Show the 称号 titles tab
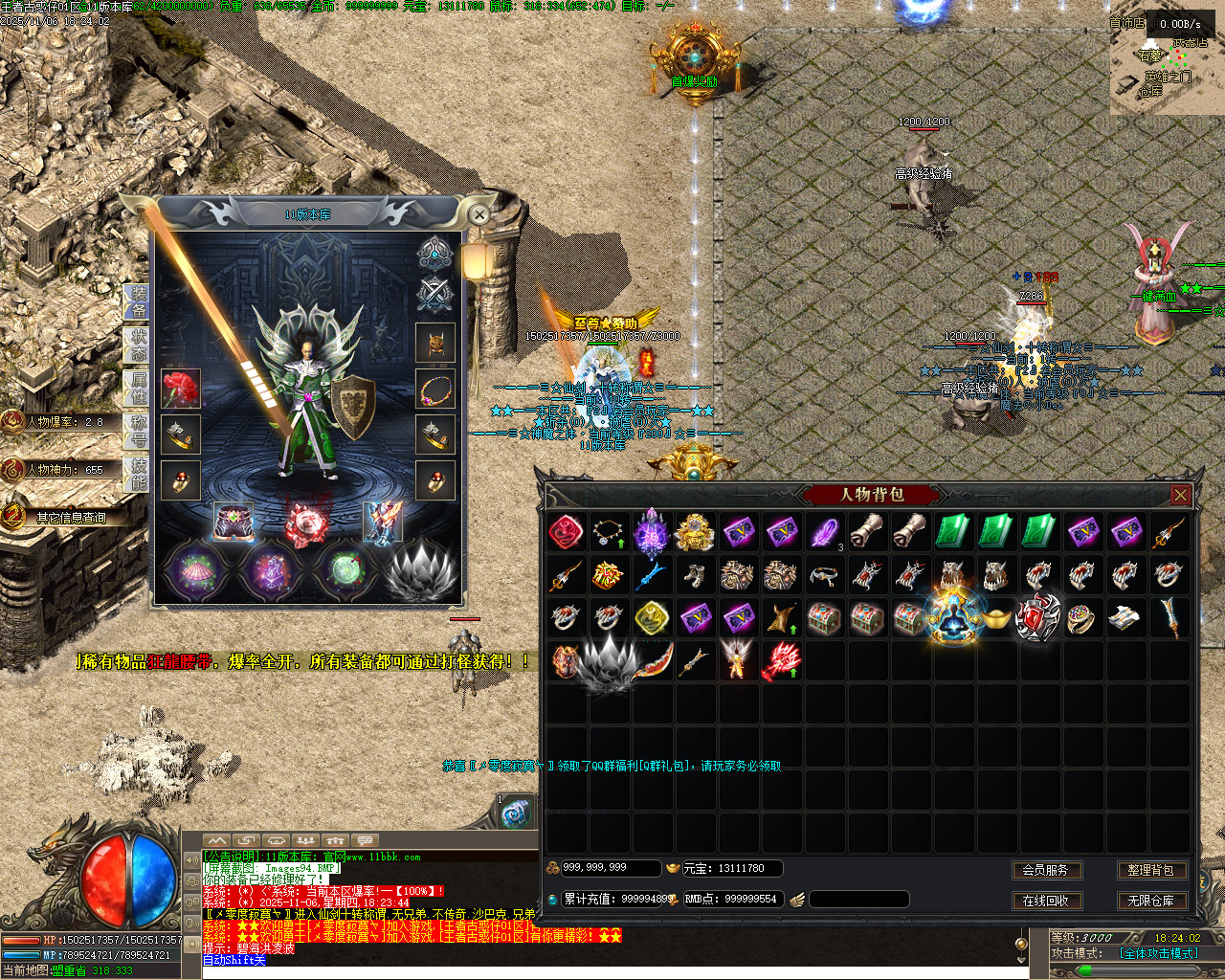The image size is (1225, 980). (x=138, y=432)
